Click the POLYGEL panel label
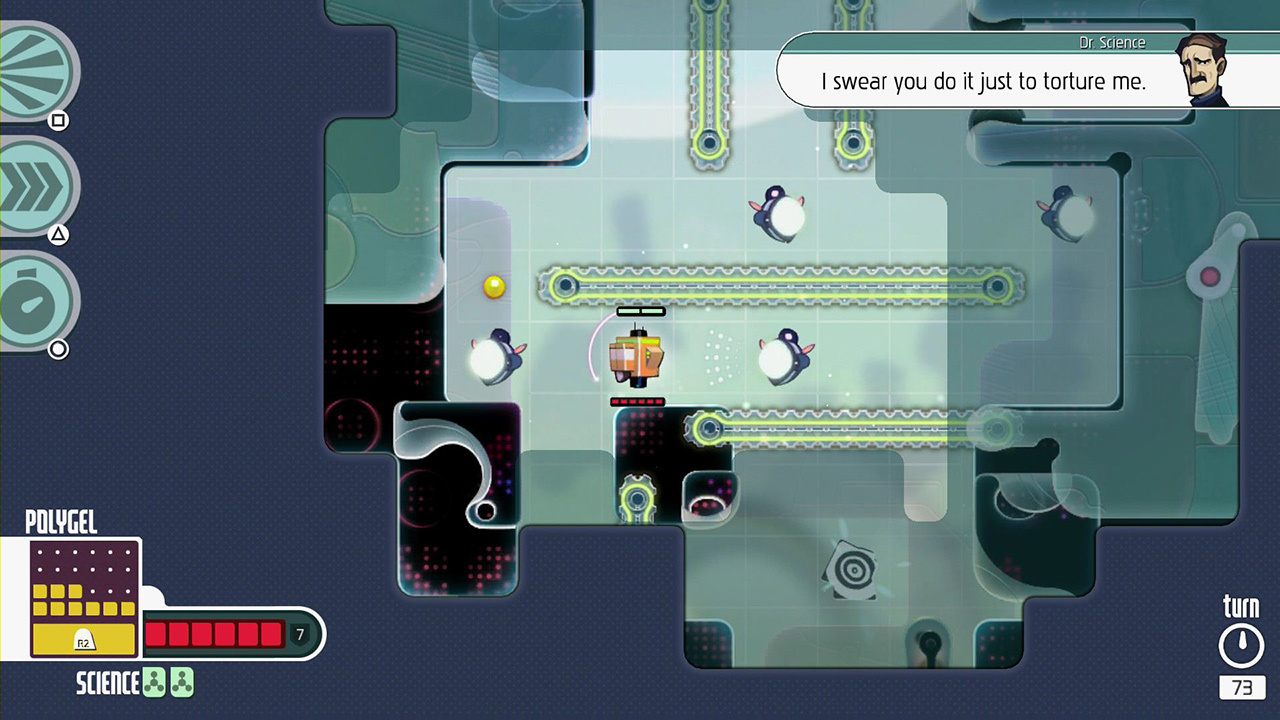1280x720 pixels. coord(60,522)
